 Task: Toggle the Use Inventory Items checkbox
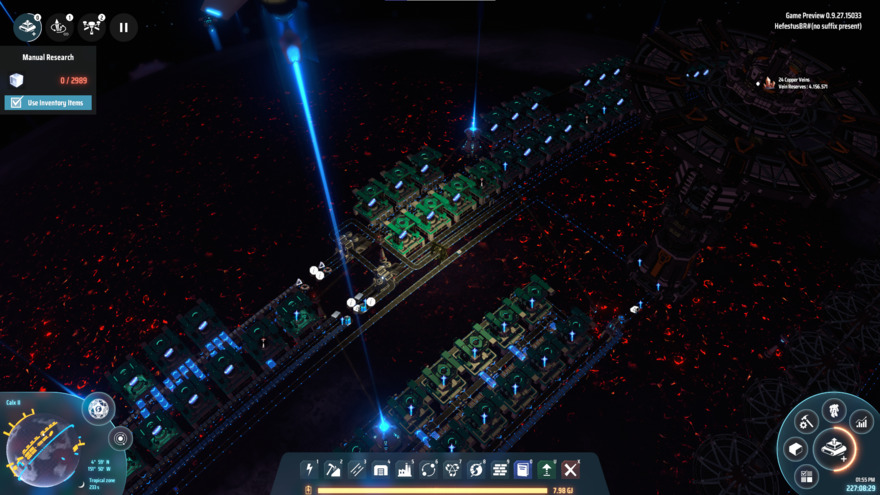click(15, 103)
